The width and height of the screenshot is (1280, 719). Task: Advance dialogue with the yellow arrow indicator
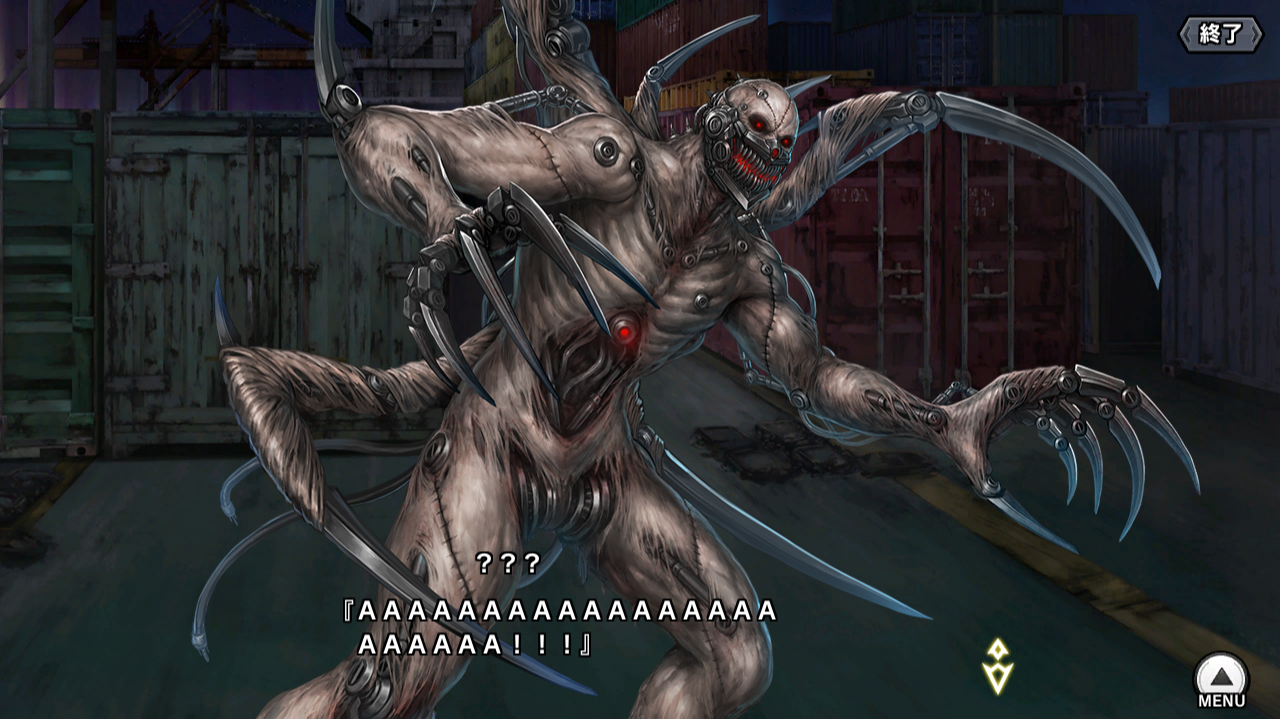(997, 666)
